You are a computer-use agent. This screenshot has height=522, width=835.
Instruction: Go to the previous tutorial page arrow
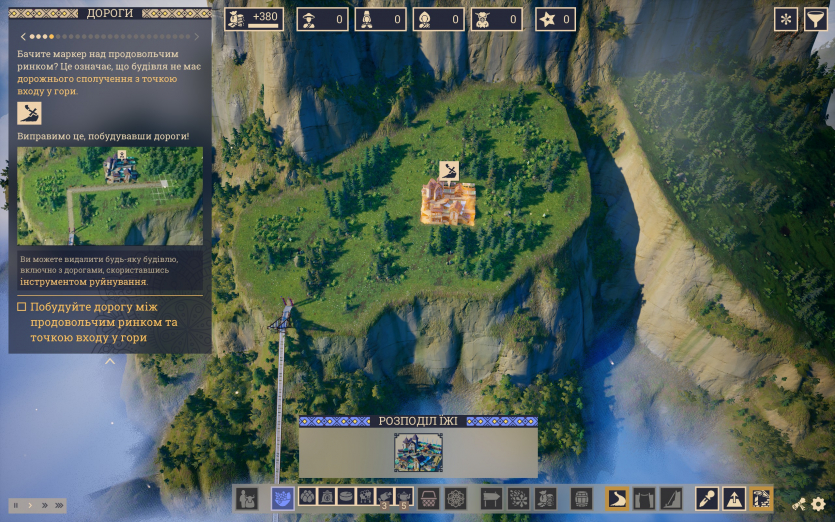(x=23, y=37)
